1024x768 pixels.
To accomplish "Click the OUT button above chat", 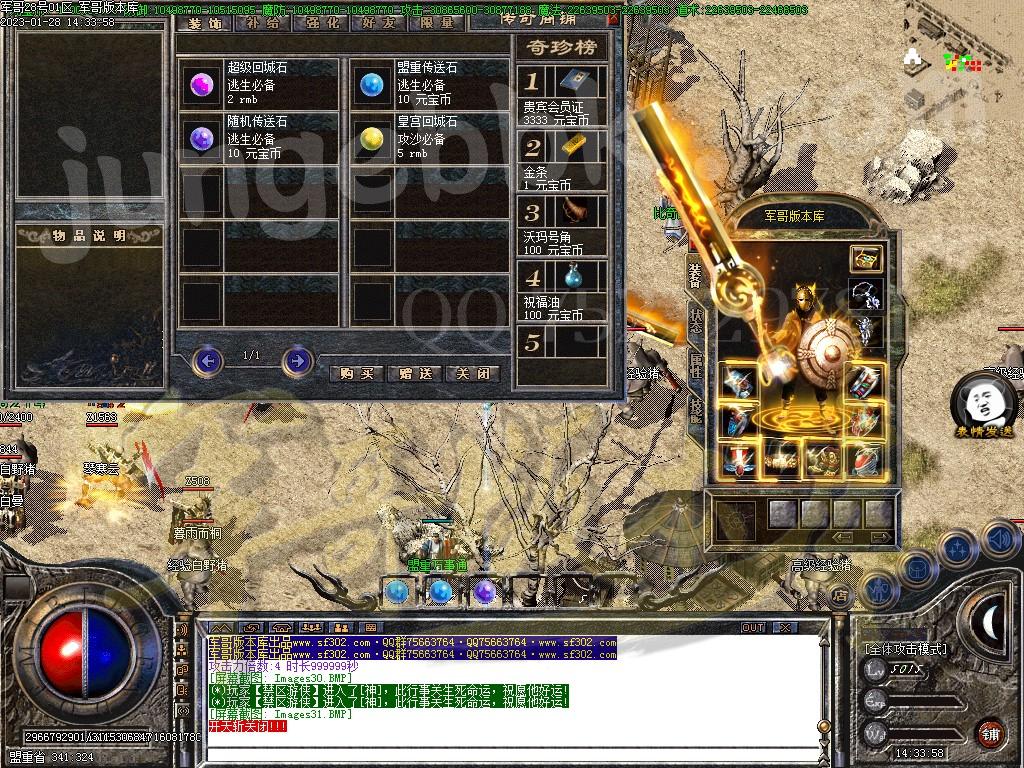I will [753, 627].
